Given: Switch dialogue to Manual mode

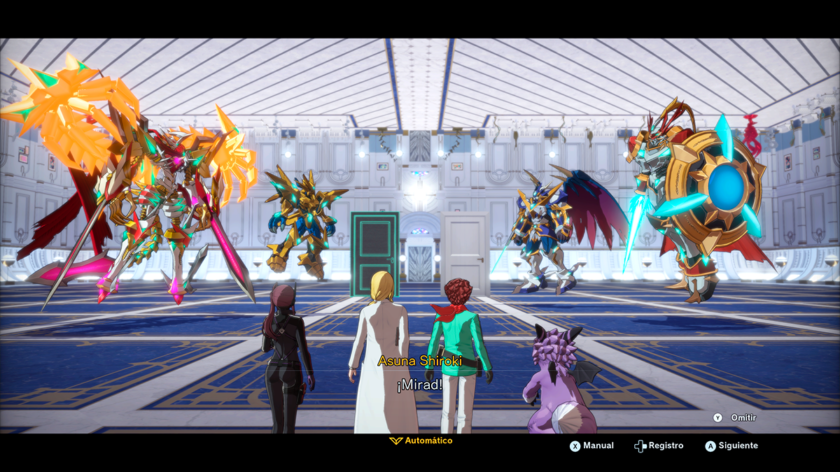Looking at the screenshot, I should coord(592,446).
